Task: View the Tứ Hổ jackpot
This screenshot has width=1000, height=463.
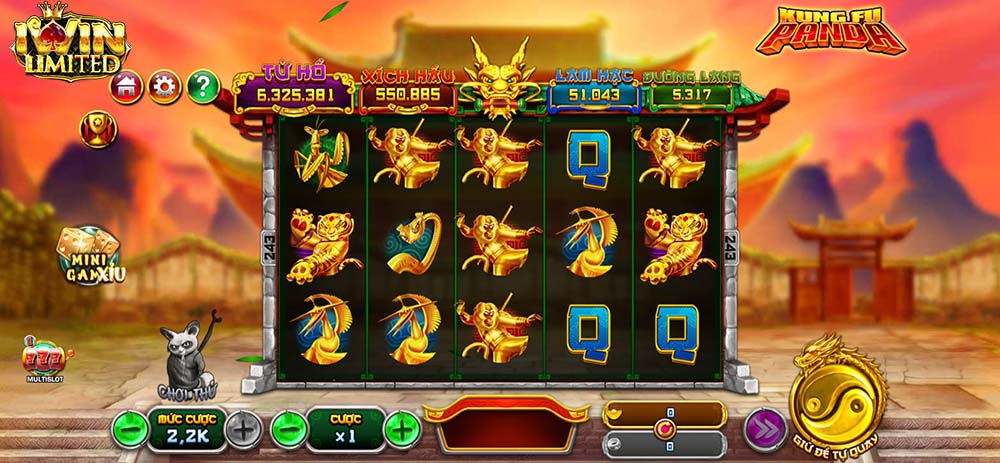Action: tap(294, 94)
